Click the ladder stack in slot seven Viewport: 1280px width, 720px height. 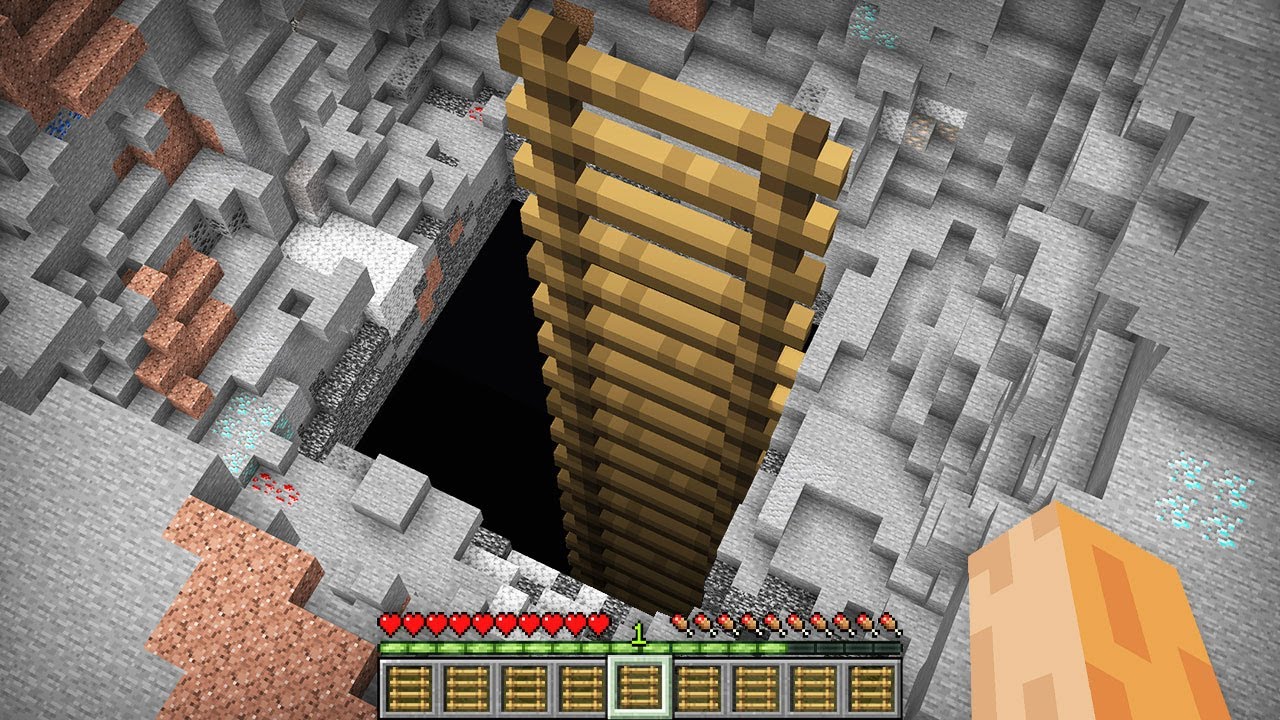point(755,690)
